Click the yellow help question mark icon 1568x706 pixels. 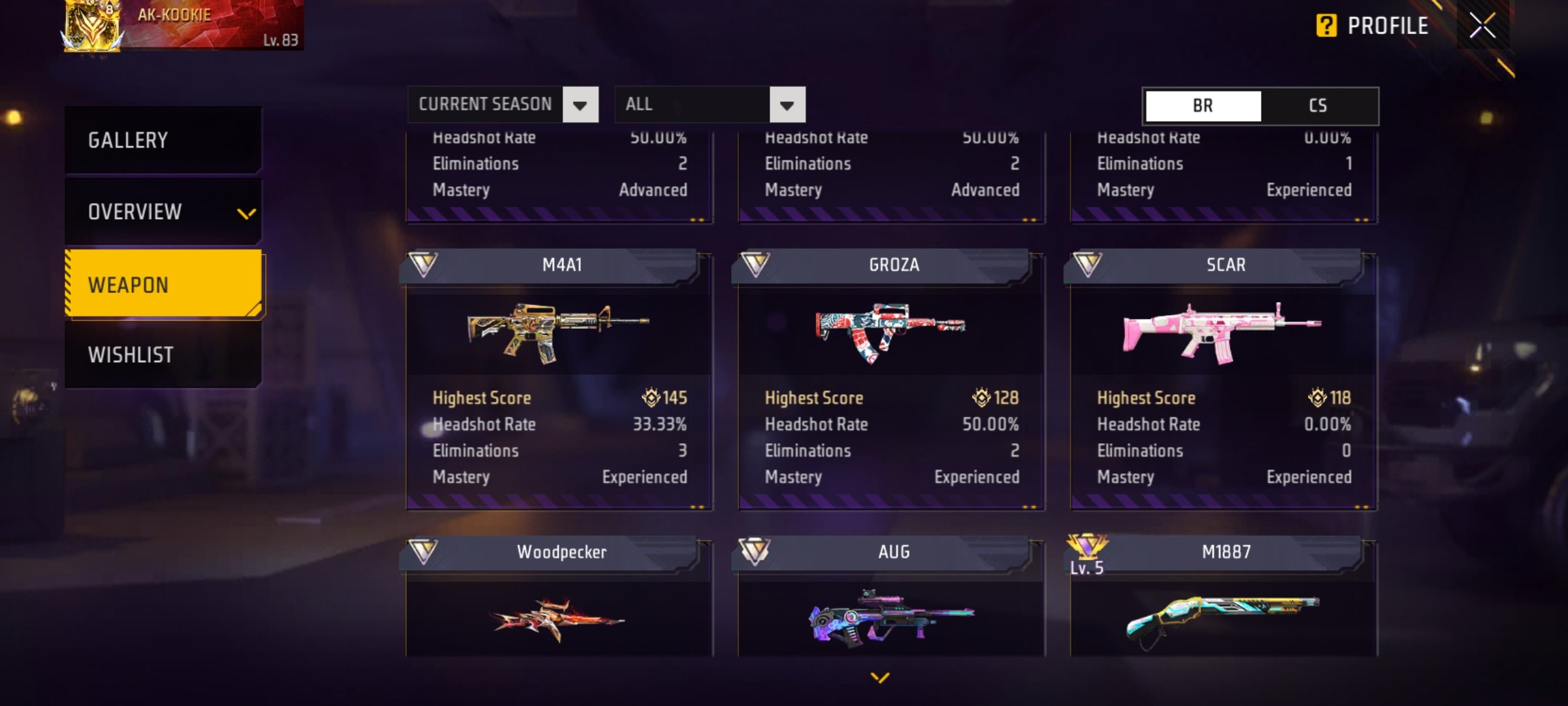click(x=1326, y=26)
